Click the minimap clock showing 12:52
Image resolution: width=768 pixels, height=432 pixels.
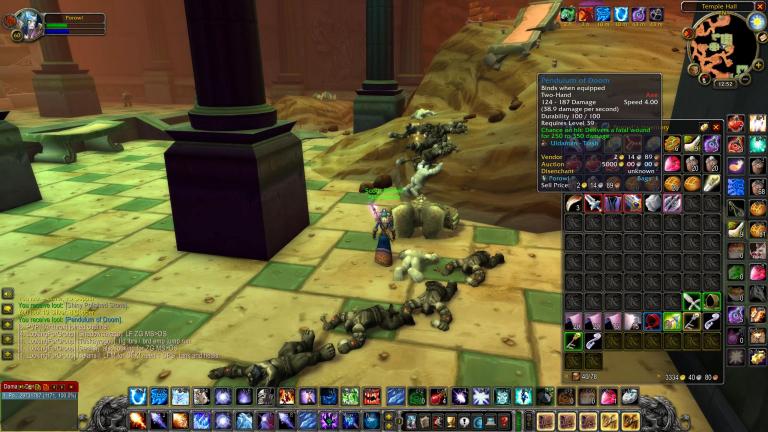click(726, 83)
